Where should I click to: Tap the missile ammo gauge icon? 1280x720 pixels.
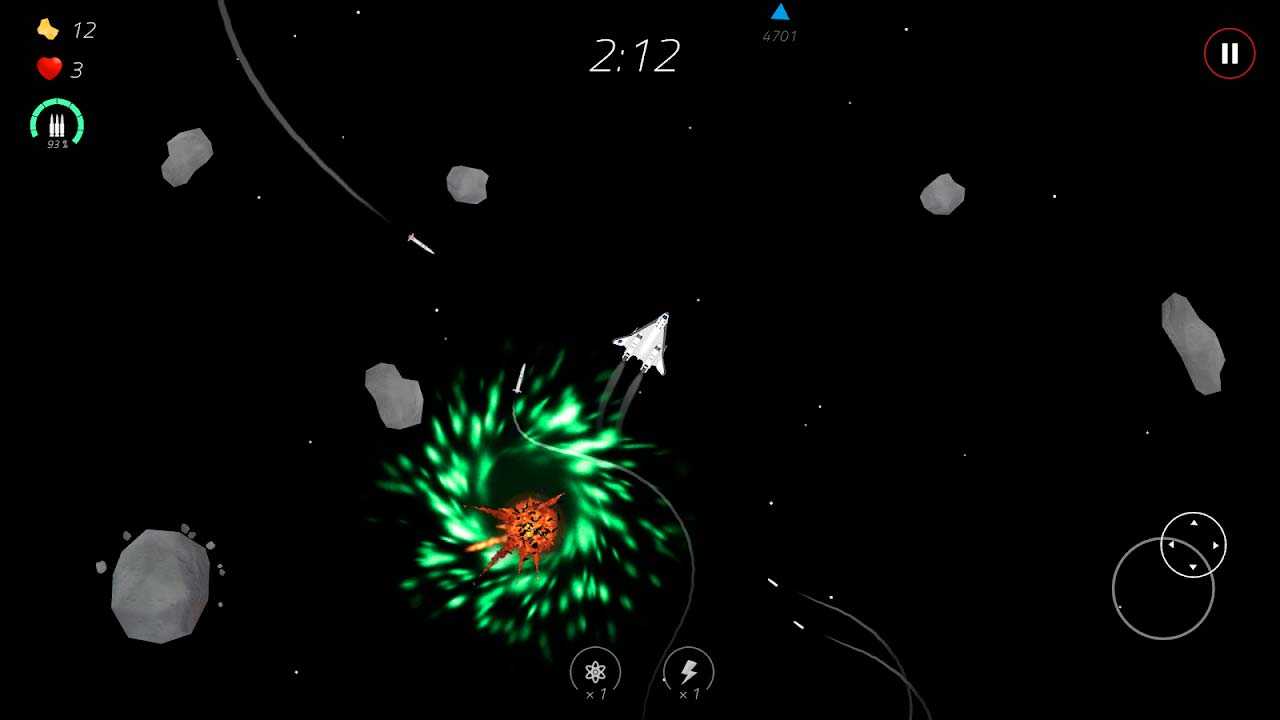[x=57, y=124]
